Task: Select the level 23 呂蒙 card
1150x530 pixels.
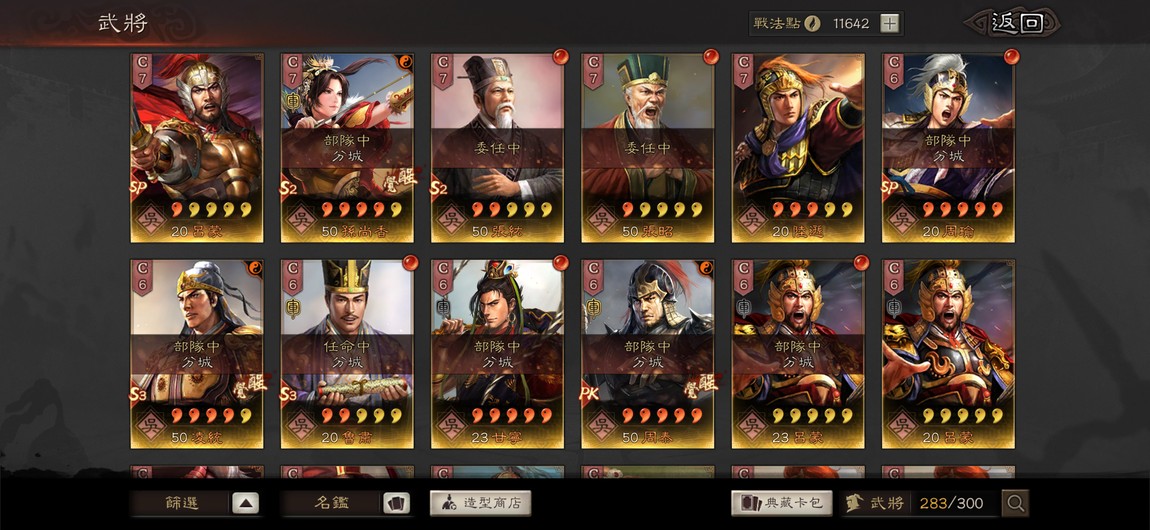Action: [797, 353]
